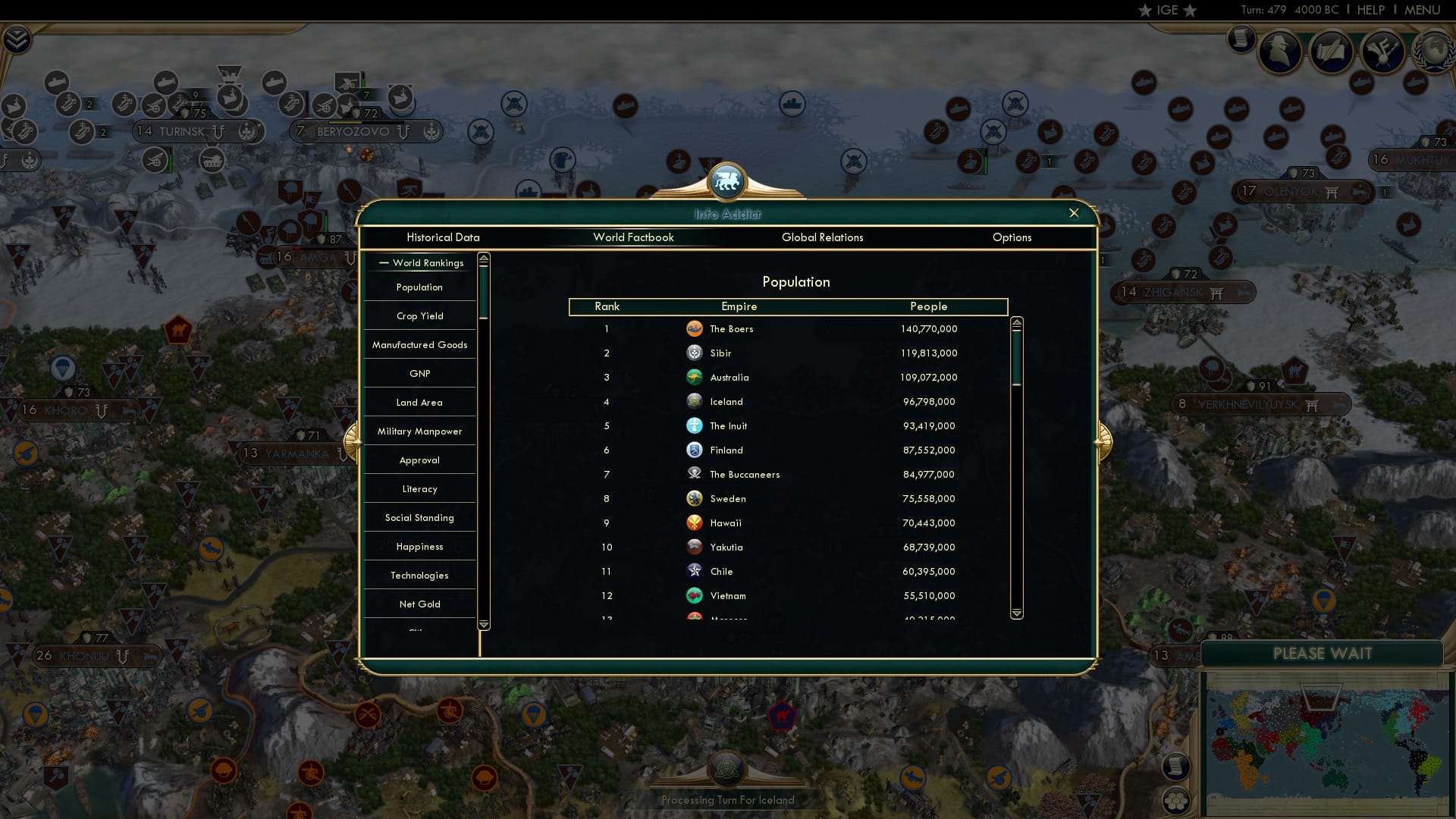
Task: Click The Boers empire icon in the table
Action: click(x=695, y=328)
